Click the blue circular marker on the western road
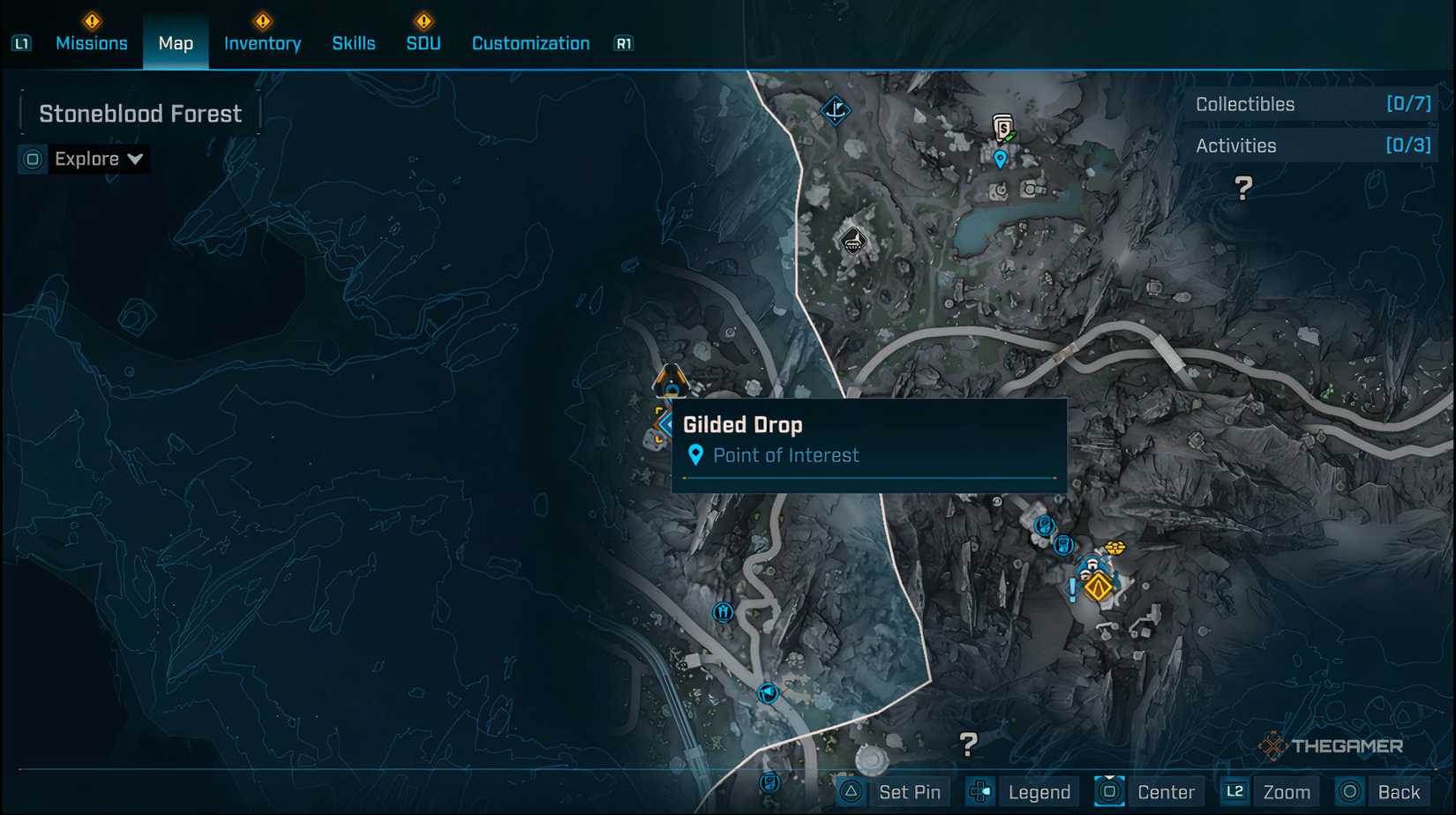 coord(724,611)
